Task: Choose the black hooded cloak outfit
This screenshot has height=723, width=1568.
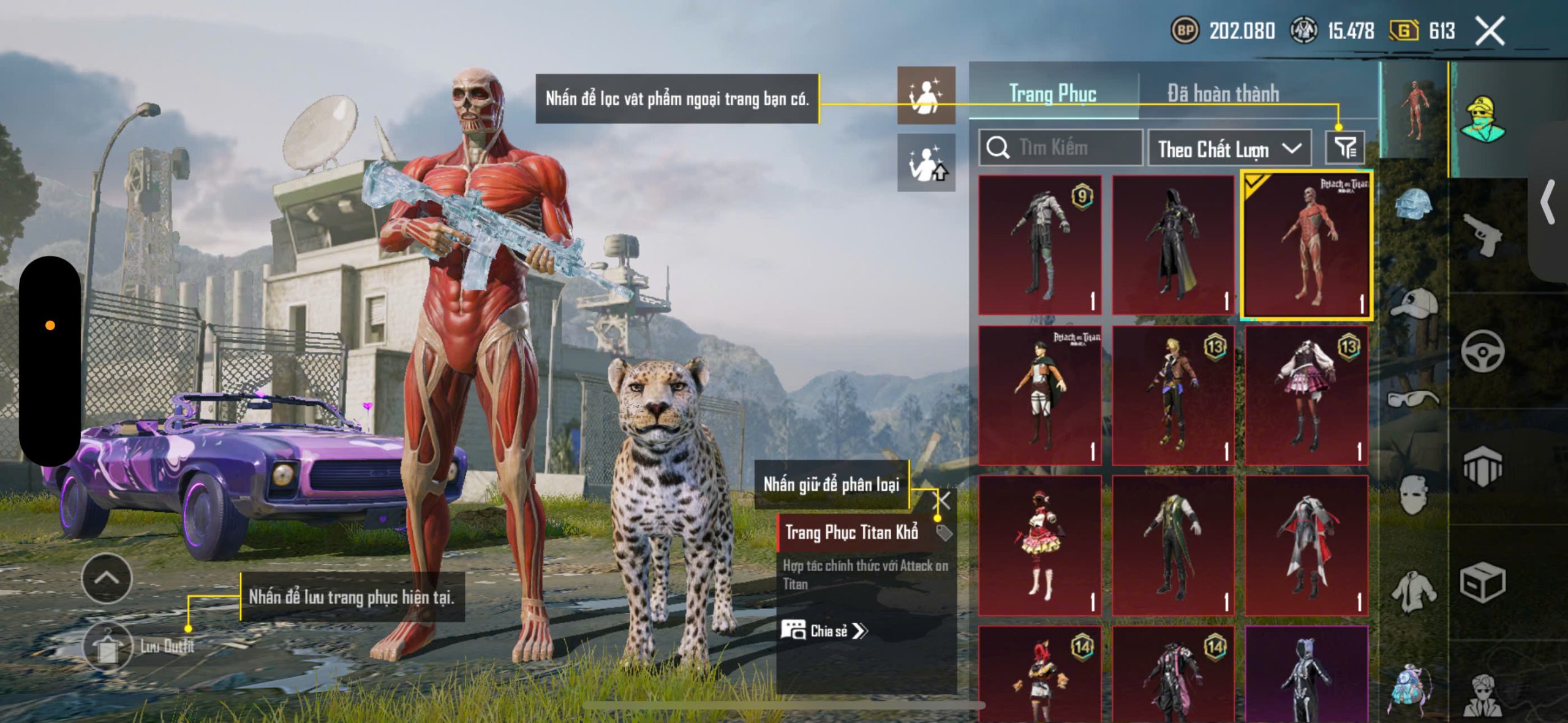Action: point(1172,245)
